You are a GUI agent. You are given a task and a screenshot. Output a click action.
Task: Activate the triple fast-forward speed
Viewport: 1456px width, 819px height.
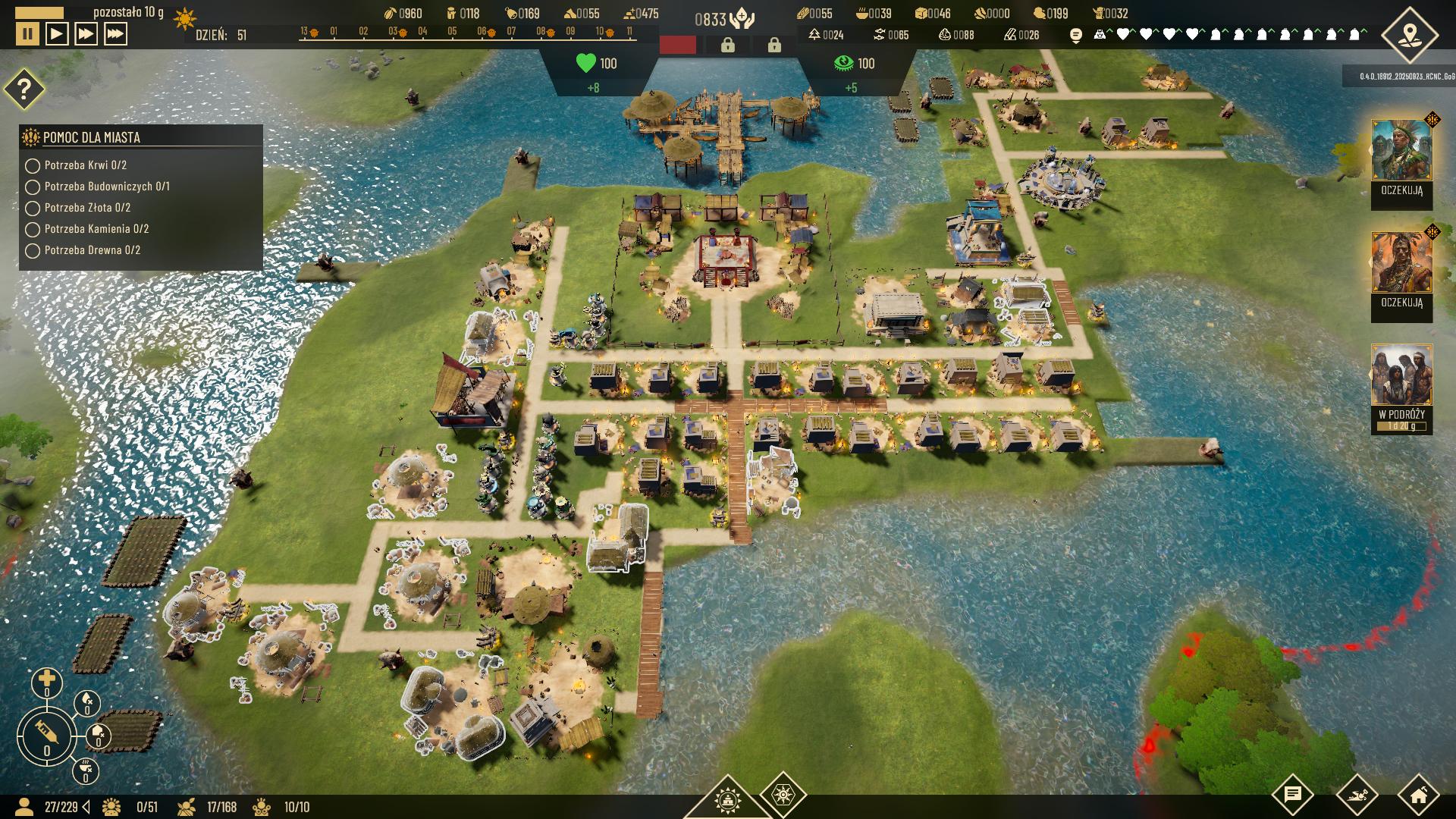coord(115,34)
